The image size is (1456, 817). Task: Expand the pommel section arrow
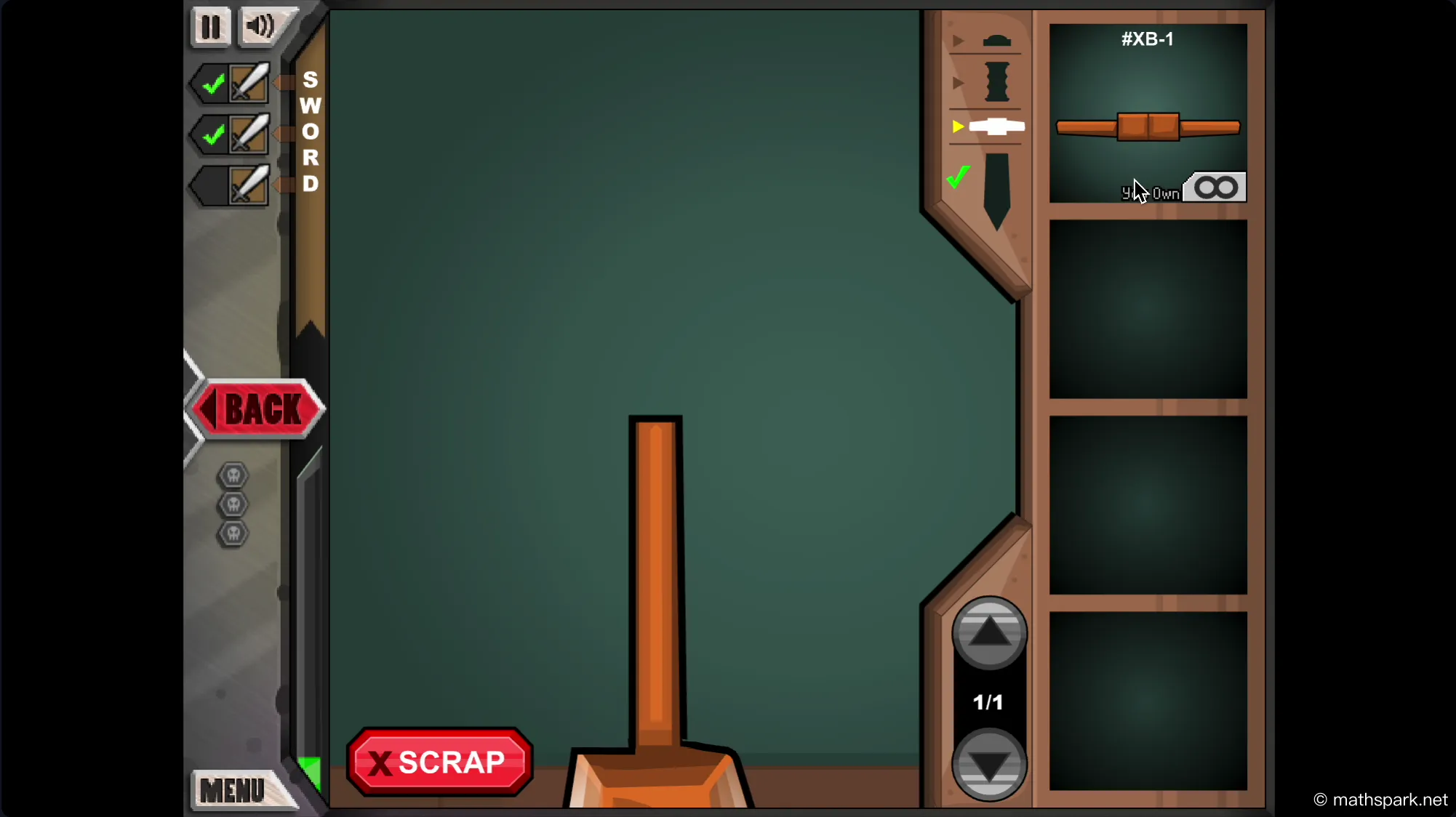pyautogui.click(x=958, y=41)
